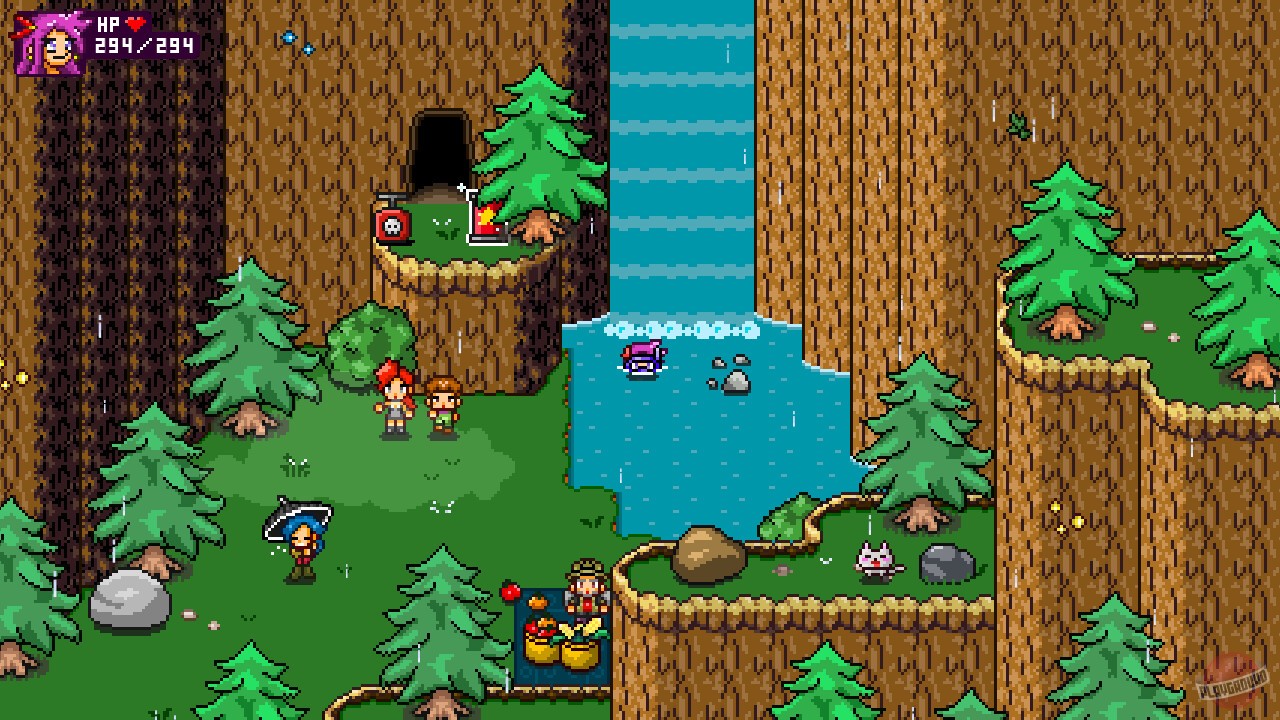
Task: Select the corn on the merchant's blanket
Action: tap(581, 625)
